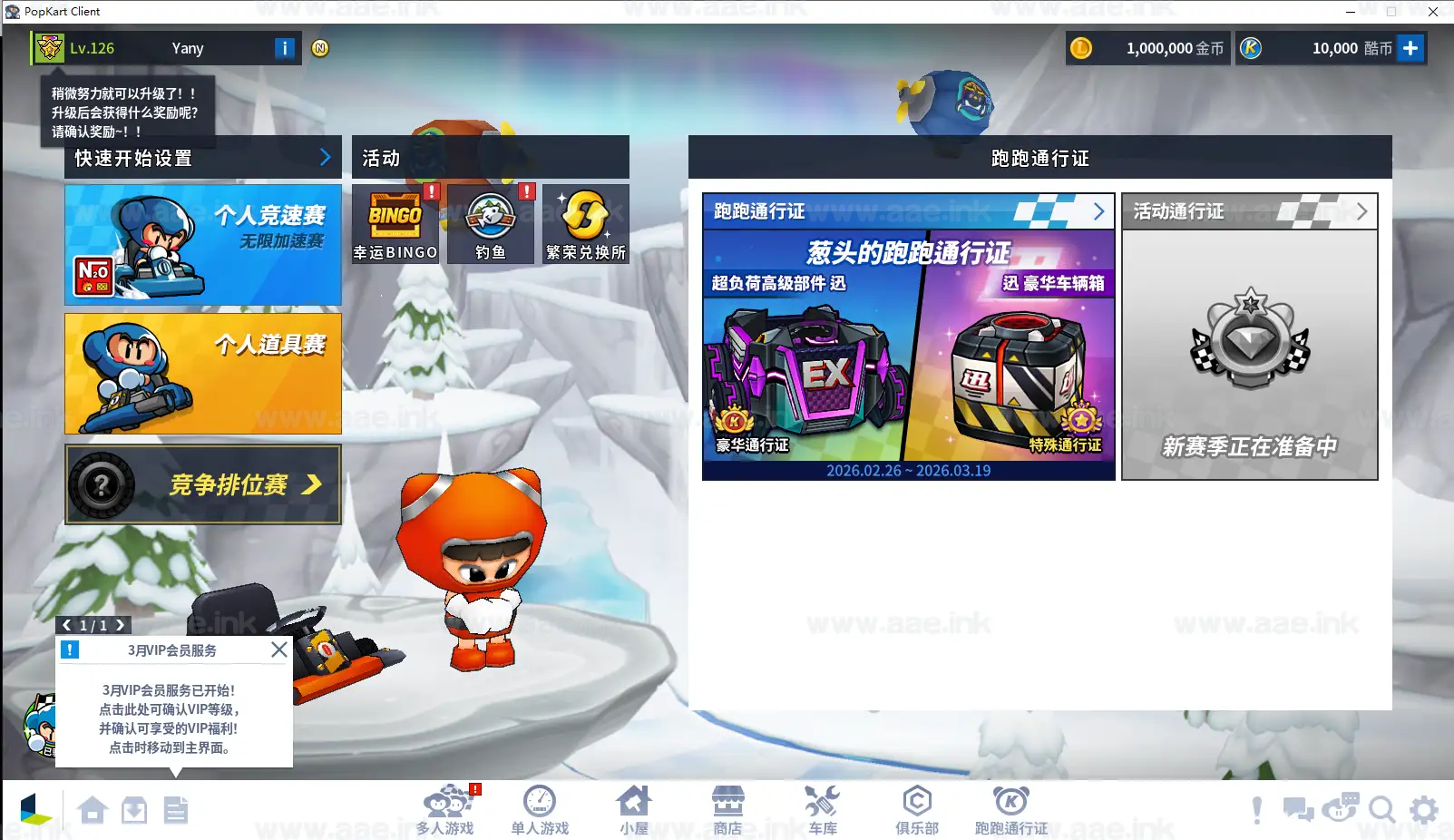Start the 钓鱼 fishing activity

click(490, 223)
